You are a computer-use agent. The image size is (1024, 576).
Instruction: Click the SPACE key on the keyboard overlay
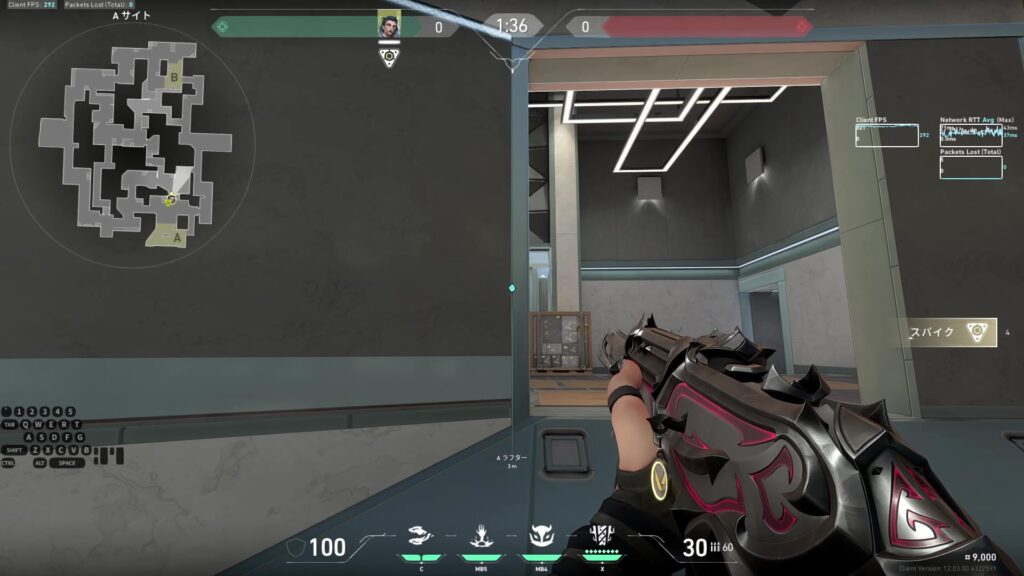[x=66, y=463]
